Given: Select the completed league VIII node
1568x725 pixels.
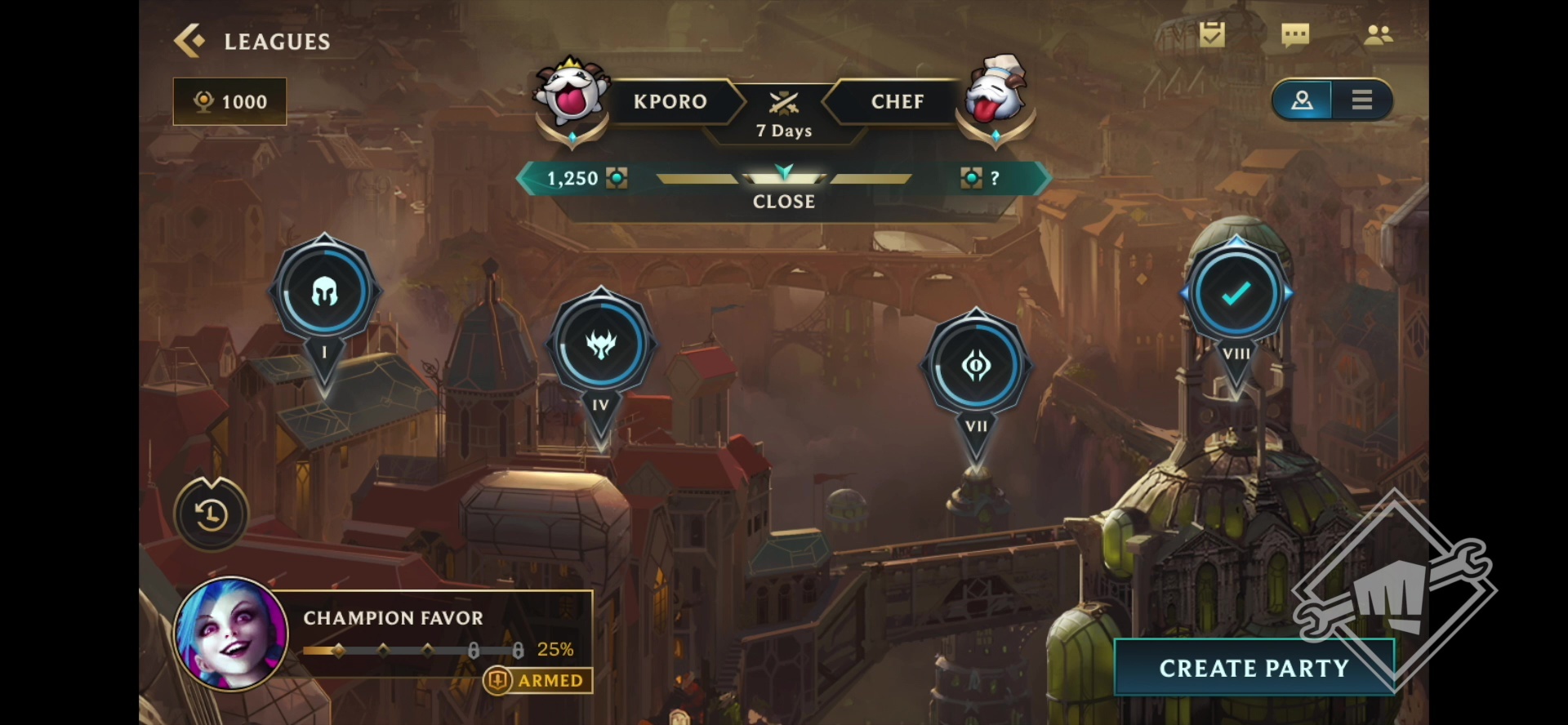Looking at the screenshot, I should point(1236,293).
